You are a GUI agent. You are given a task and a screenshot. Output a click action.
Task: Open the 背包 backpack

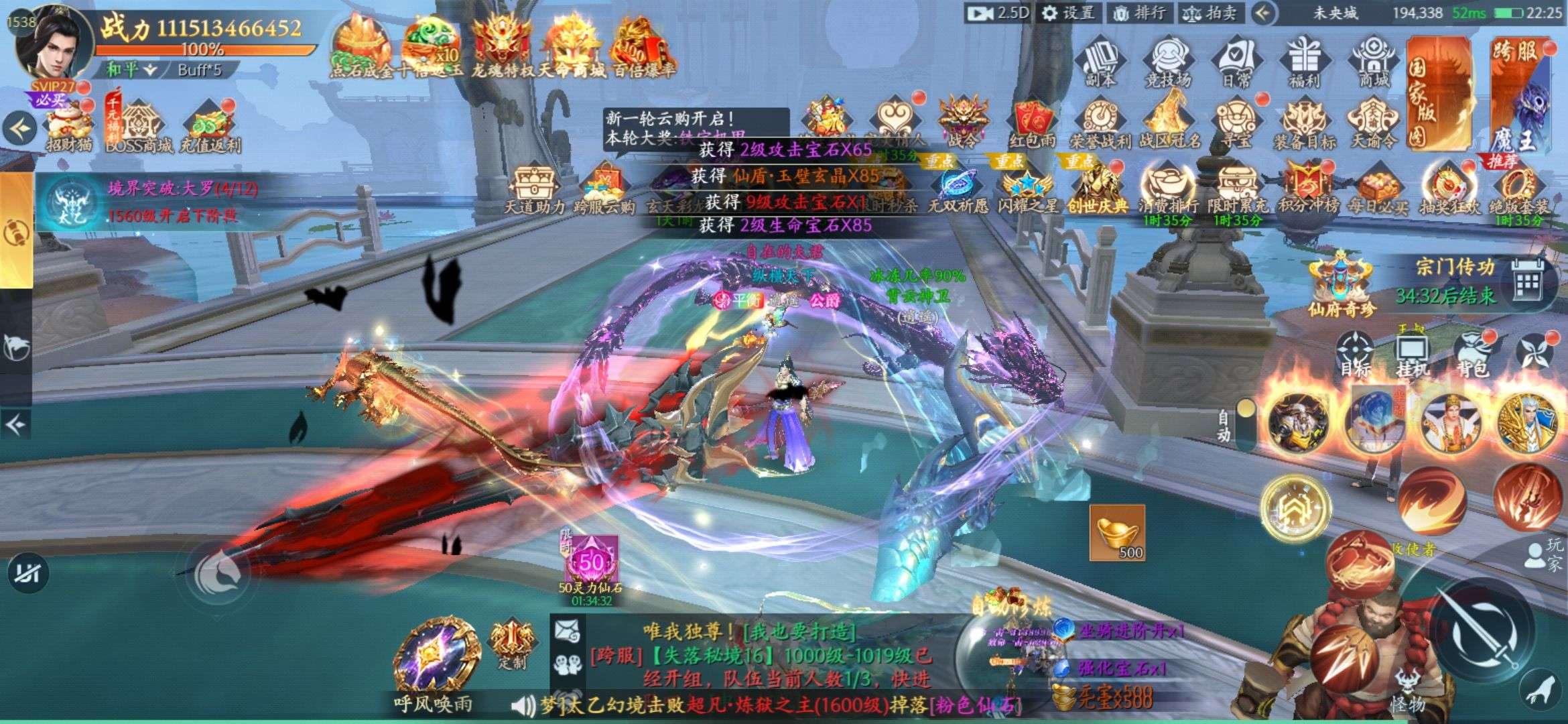click(1472, 355)
